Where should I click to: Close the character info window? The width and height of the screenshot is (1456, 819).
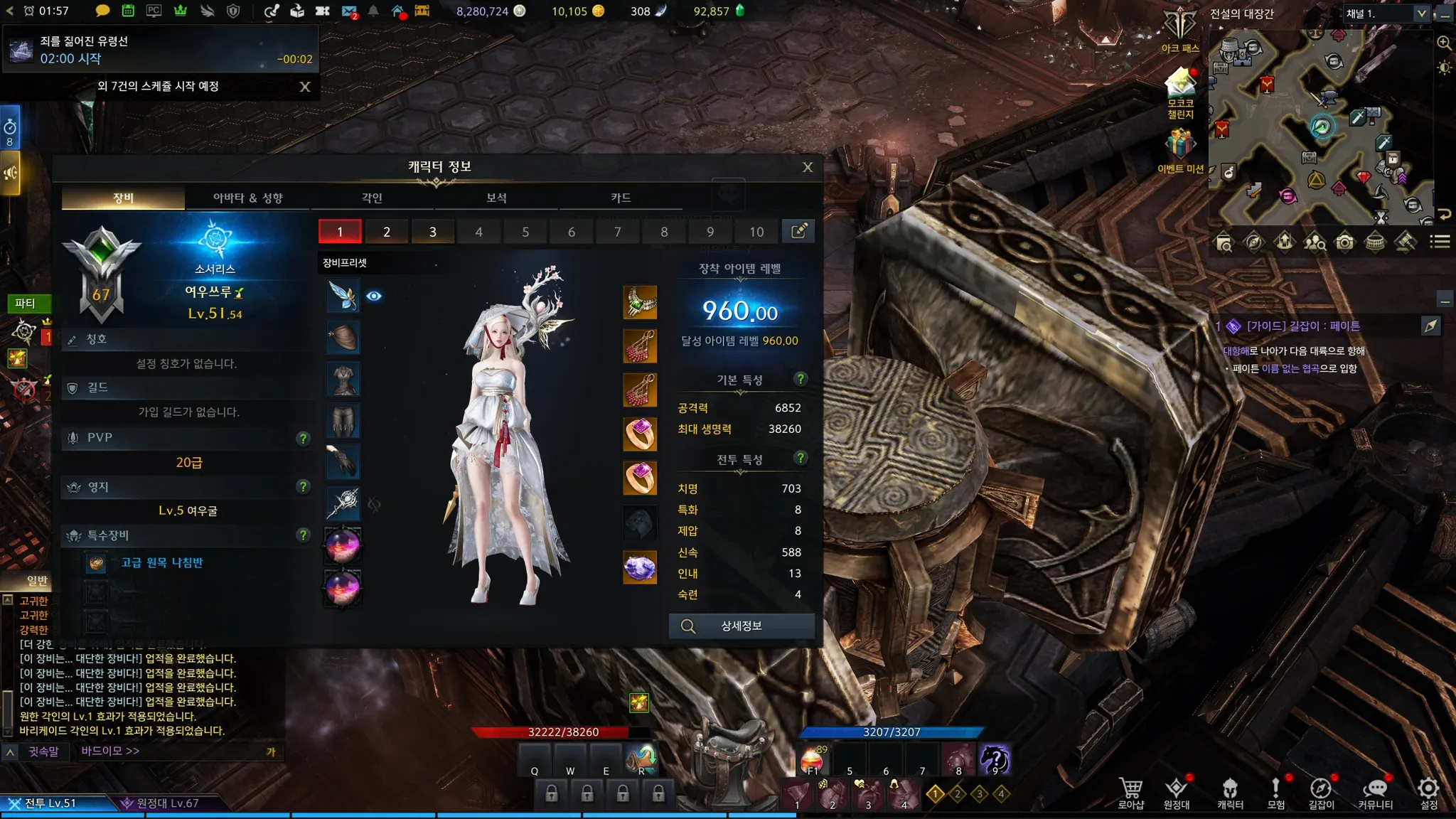click(808, 167)
